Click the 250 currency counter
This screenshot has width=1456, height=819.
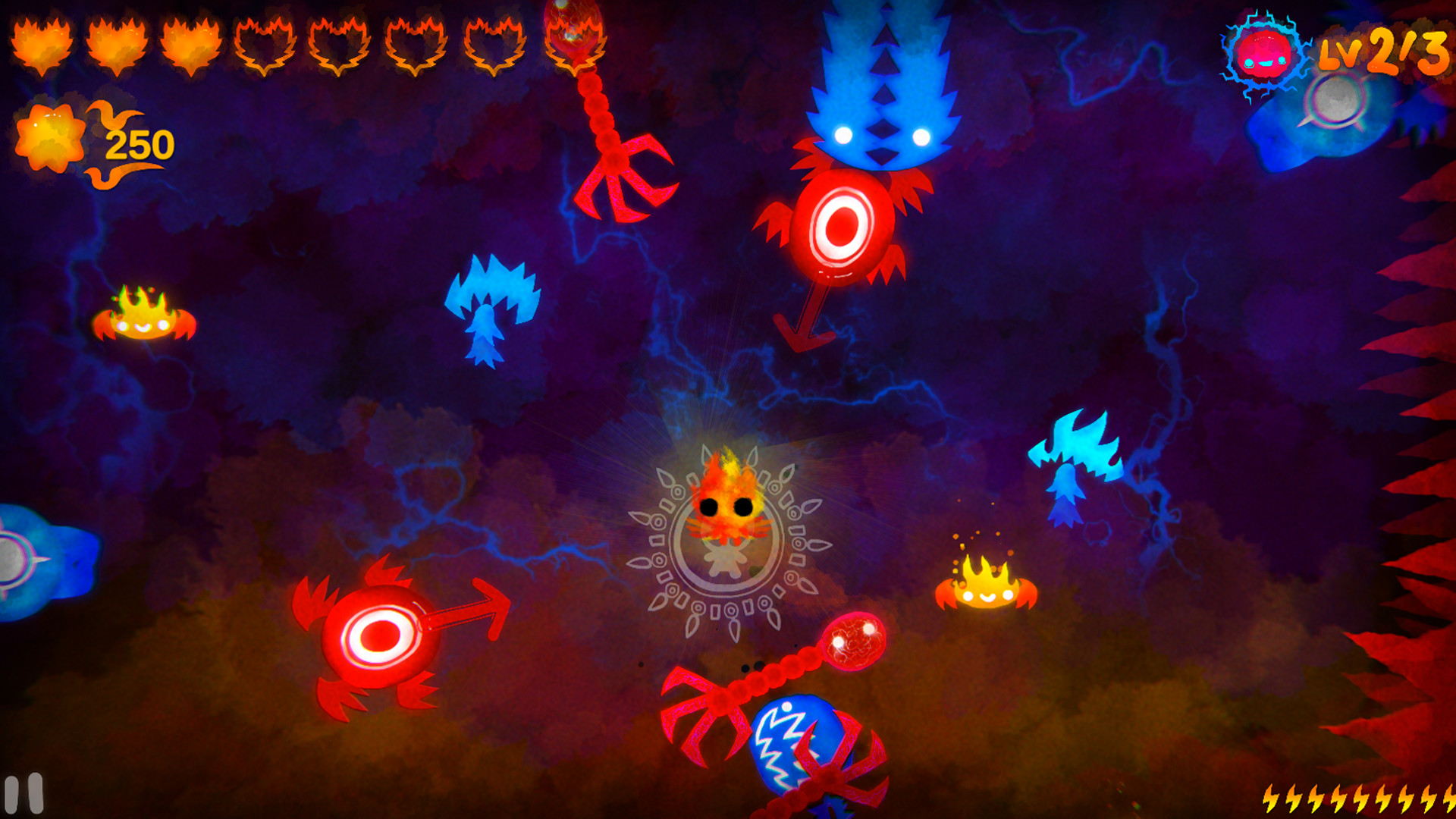[140, 143]
